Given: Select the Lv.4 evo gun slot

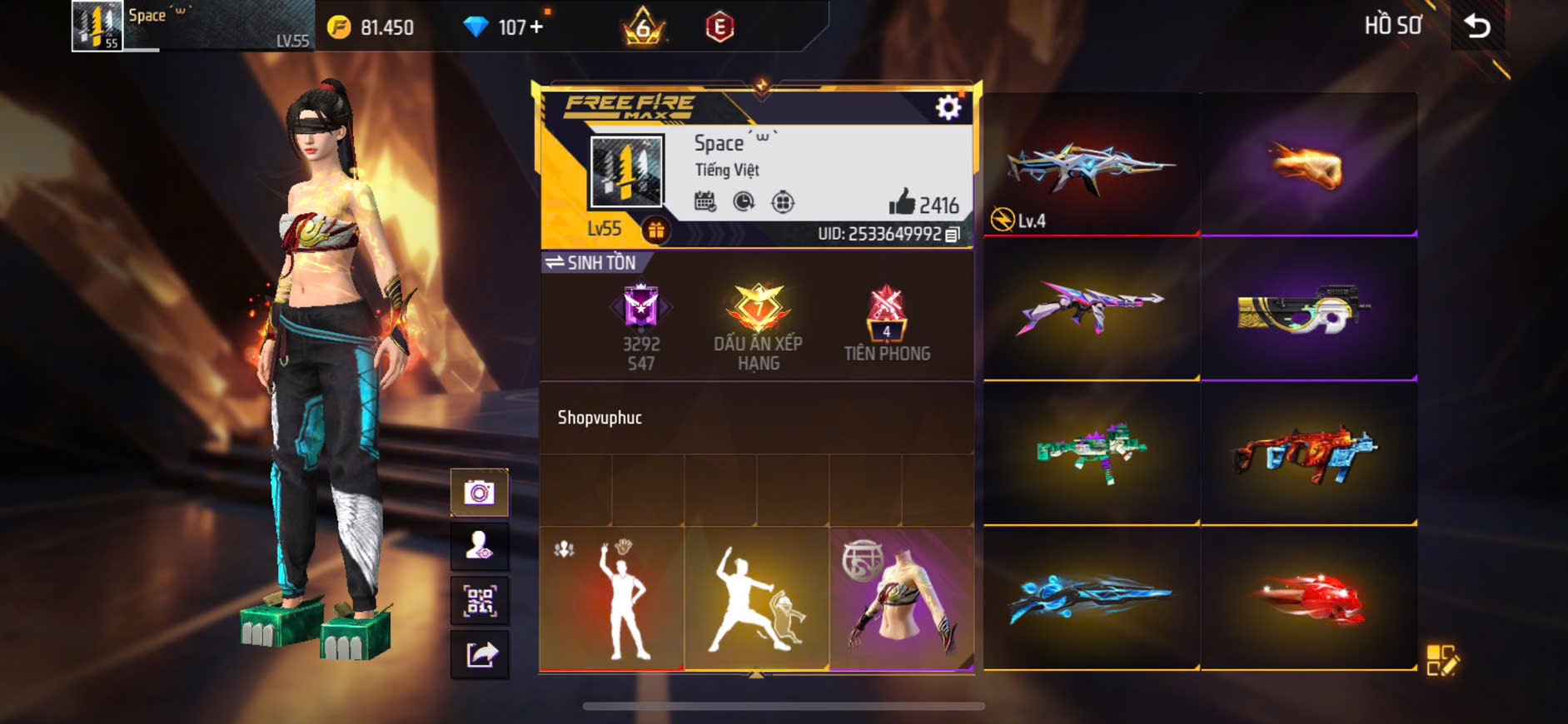Looking at the screenshot, I should coord(1091,165).
